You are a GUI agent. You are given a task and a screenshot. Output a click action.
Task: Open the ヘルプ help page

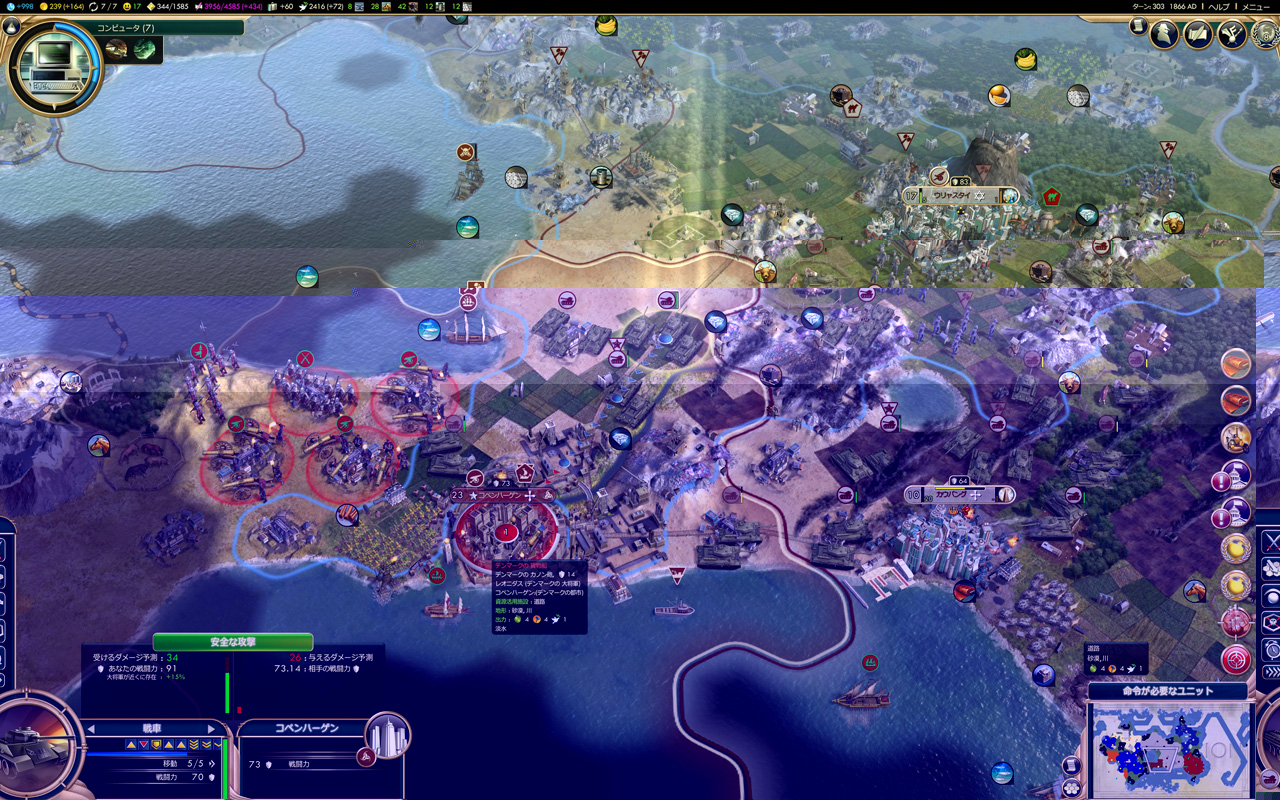click(1219, 6)
